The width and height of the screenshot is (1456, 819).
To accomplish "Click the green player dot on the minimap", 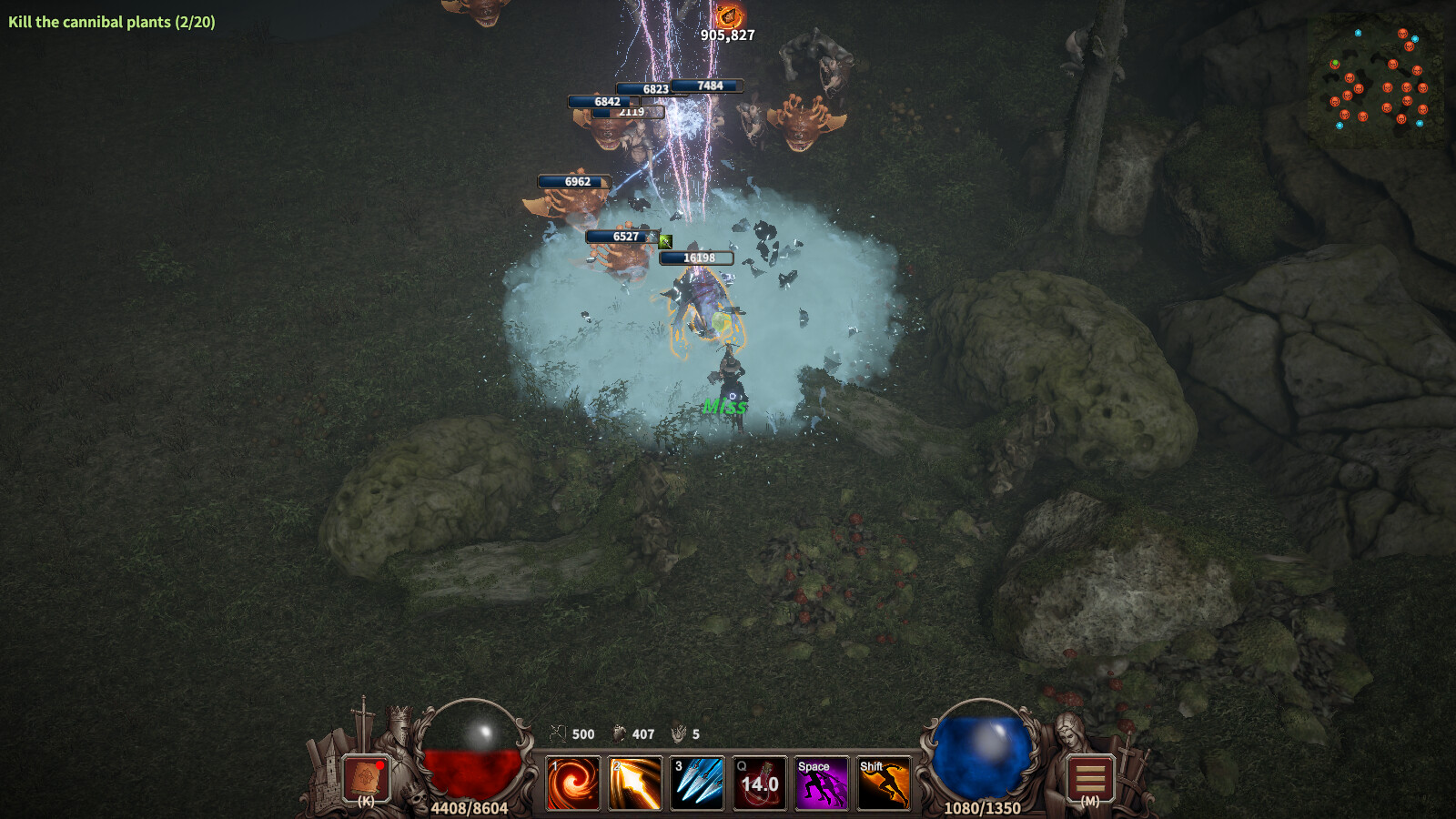I will pos(1335,64).
